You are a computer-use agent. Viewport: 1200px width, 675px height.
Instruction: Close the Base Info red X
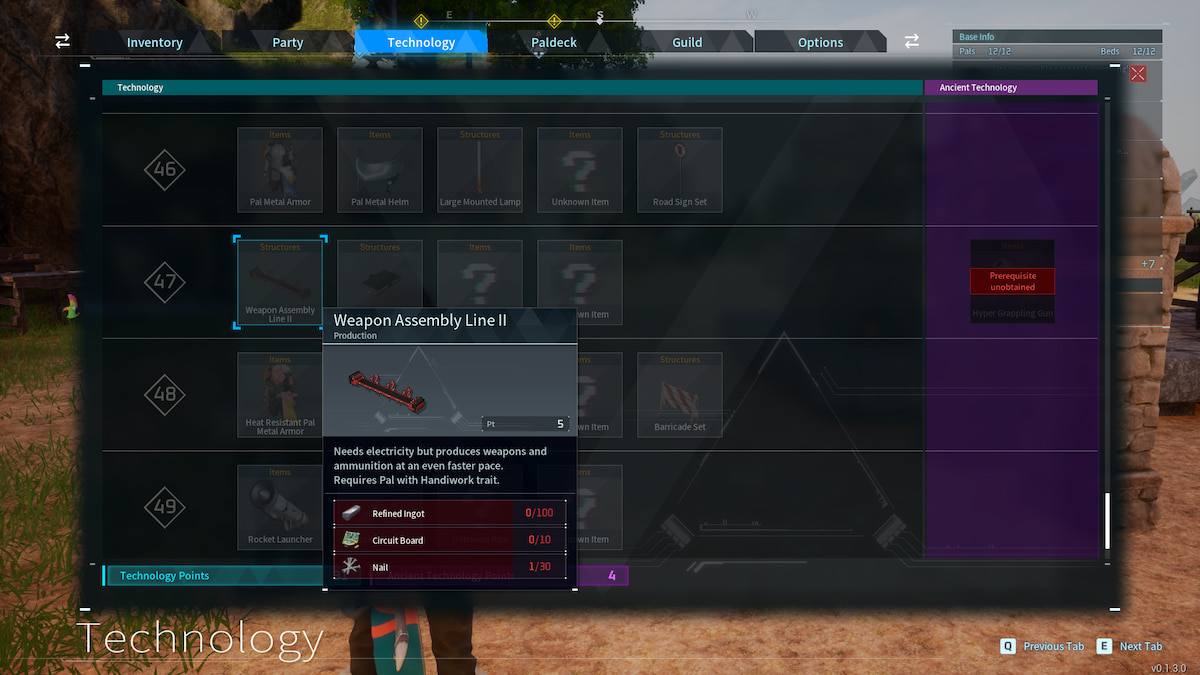[1138, 73]
